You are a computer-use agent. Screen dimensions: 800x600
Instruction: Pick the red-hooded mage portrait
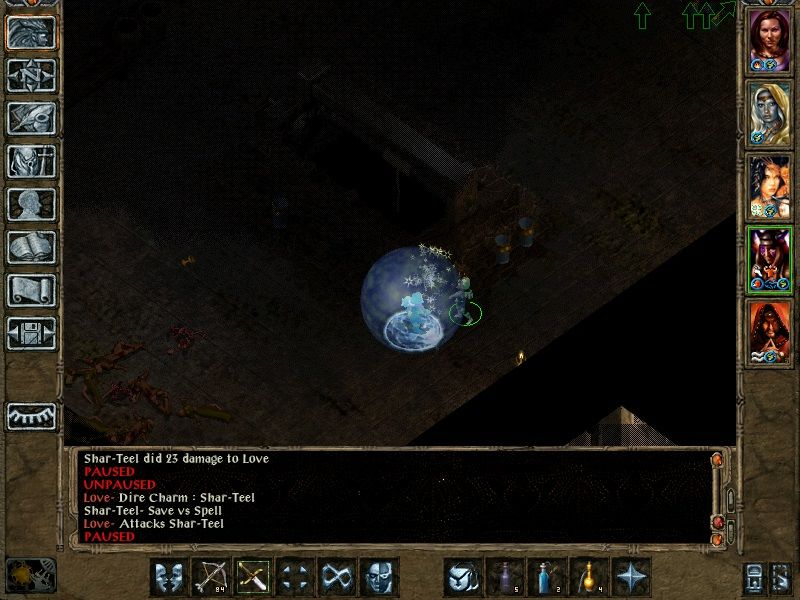click(x=770, y=332)
